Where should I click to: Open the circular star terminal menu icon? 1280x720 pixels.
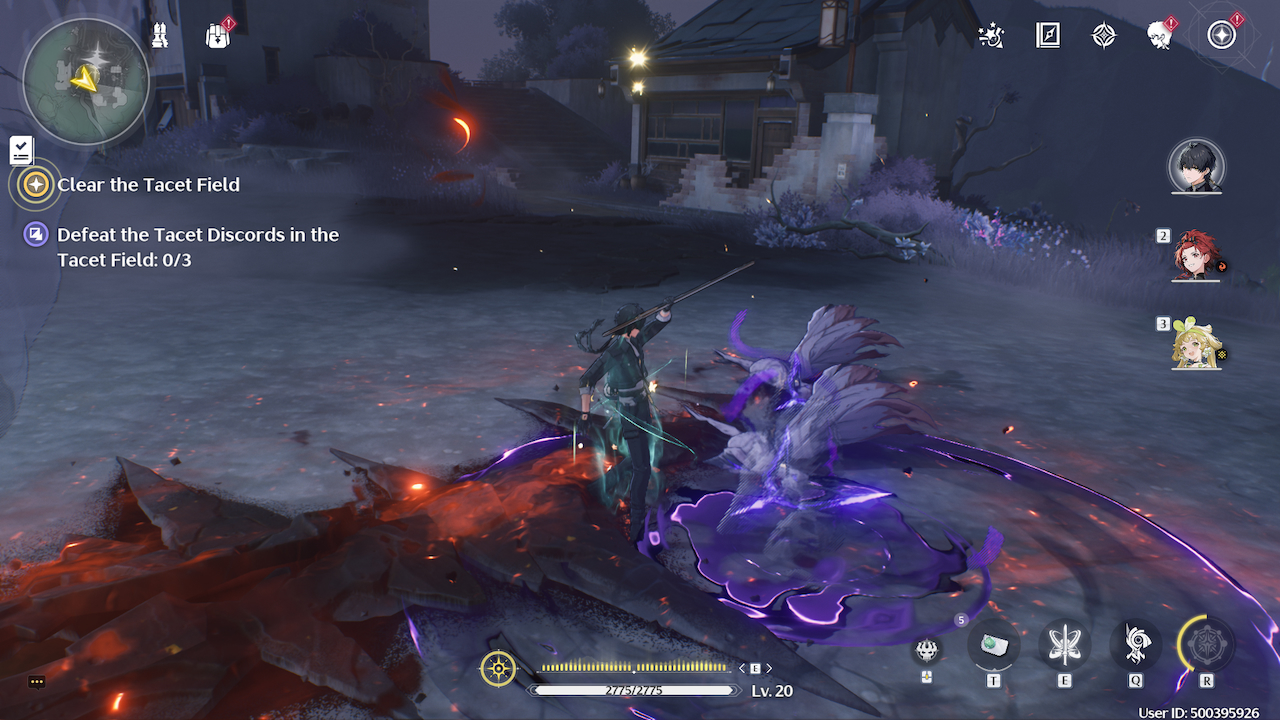pos(1221,36)
